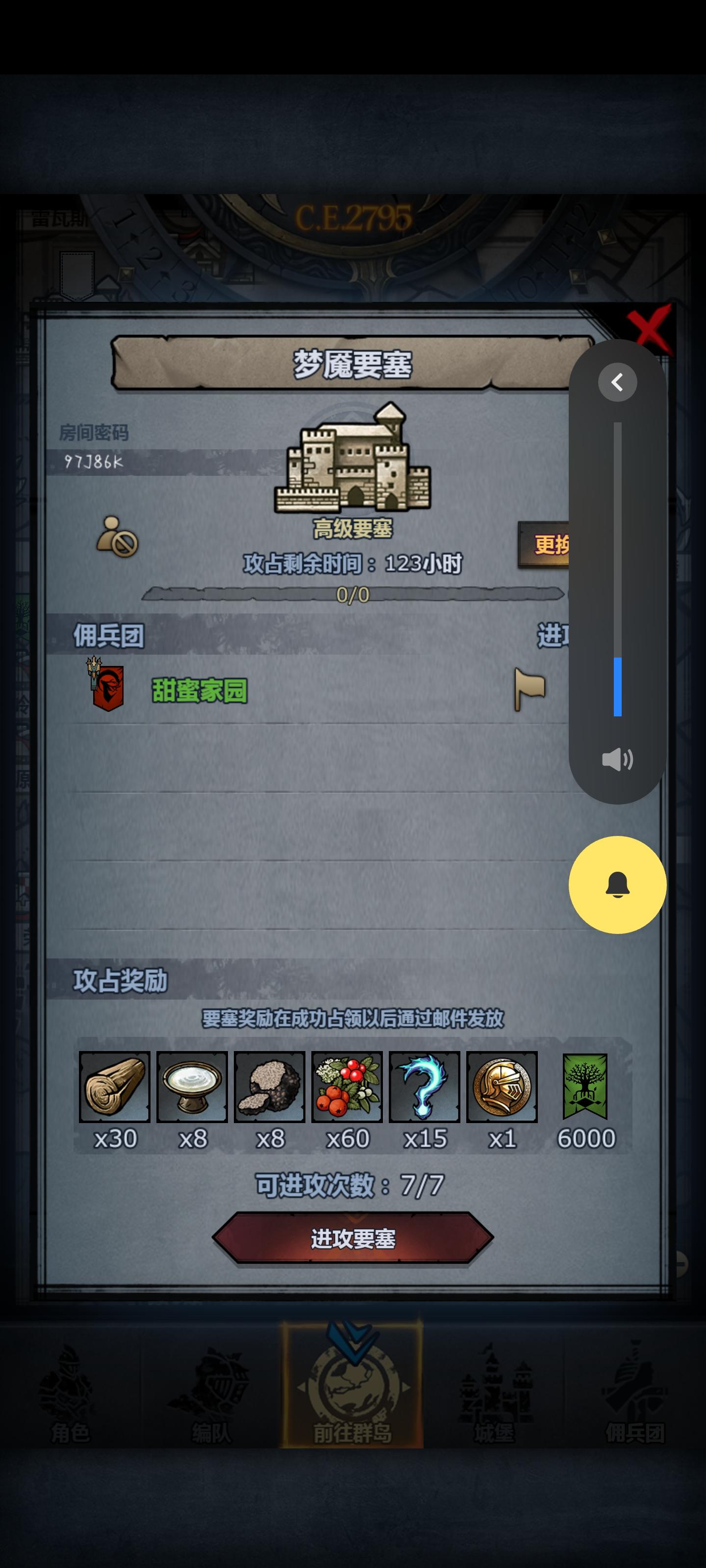Screen dimensions: 706x1568
Task: Click the back chevron on the floating panel
Action: point(617,382)
